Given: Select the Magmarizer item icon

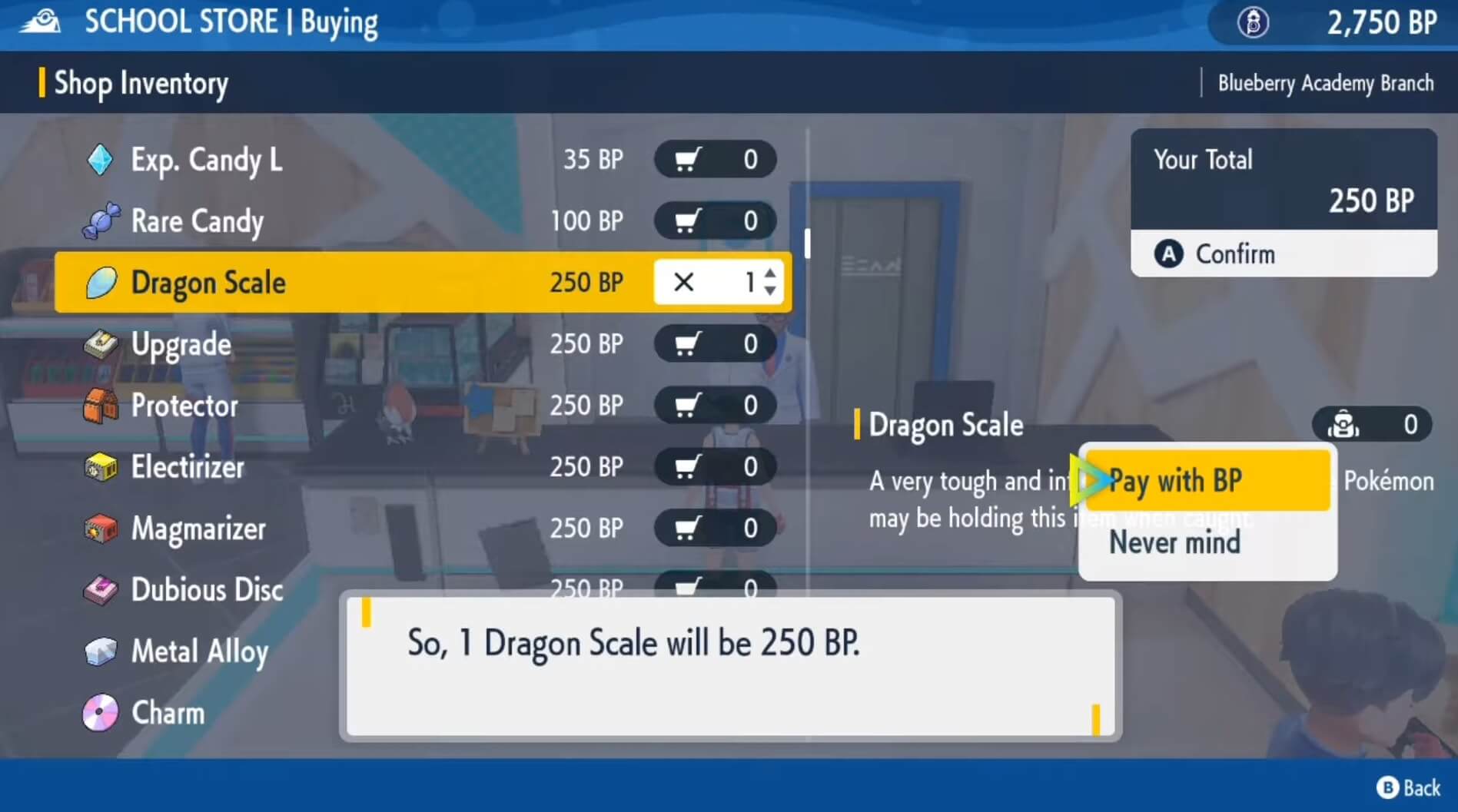Looking at the screenshot, I should point(101,529).
